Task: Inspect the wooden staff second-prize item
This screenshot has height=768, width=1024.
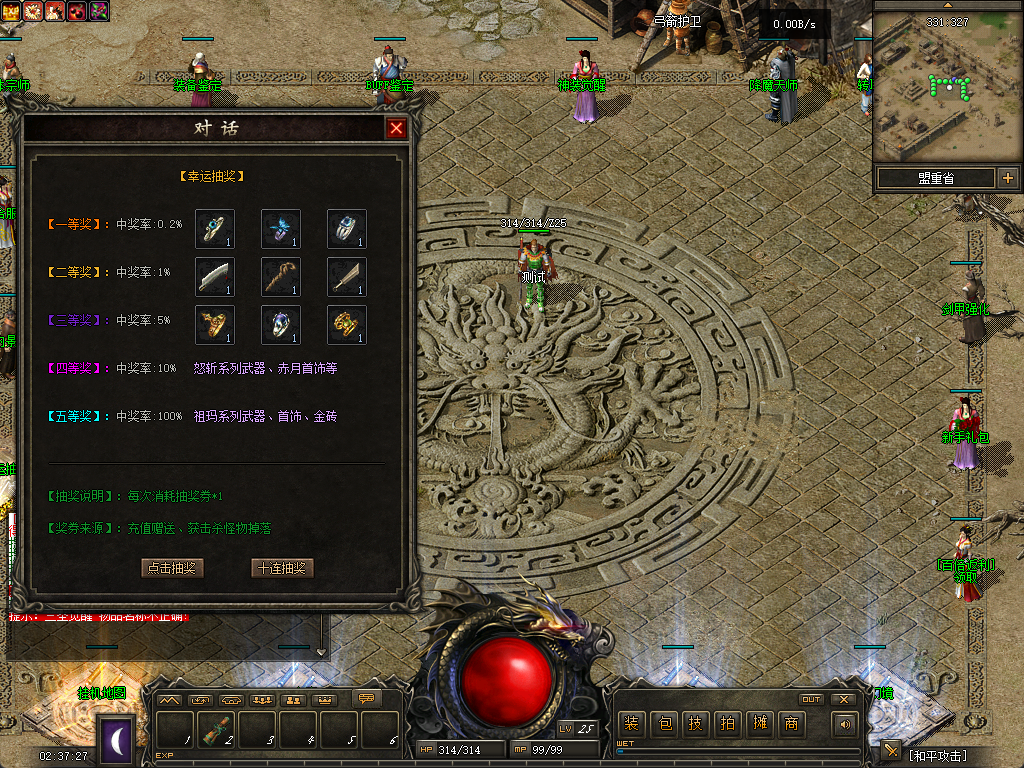Action: click(x=281, y=277)
